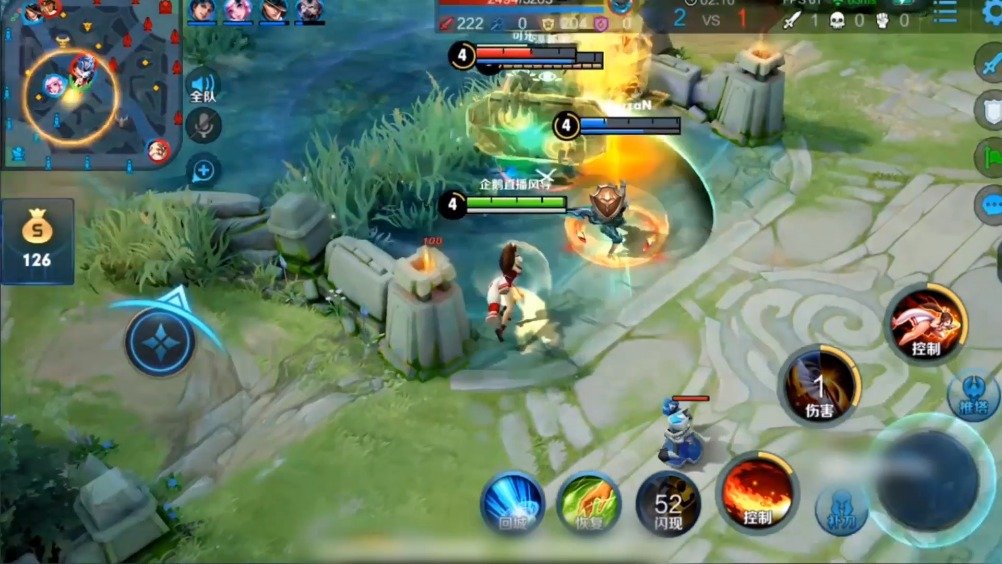Viewport: 1002px width, 564px height.
Task: Cast the 伤害 damage skill
Action: tap(820, 385)
